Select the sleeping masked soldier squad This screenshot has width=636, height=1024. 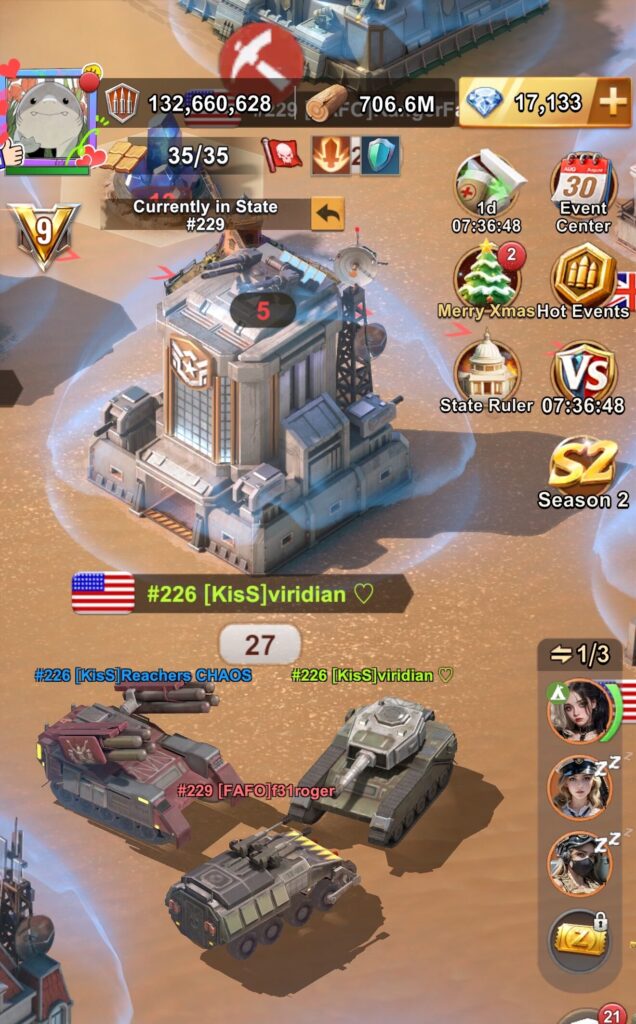[579, 864]
